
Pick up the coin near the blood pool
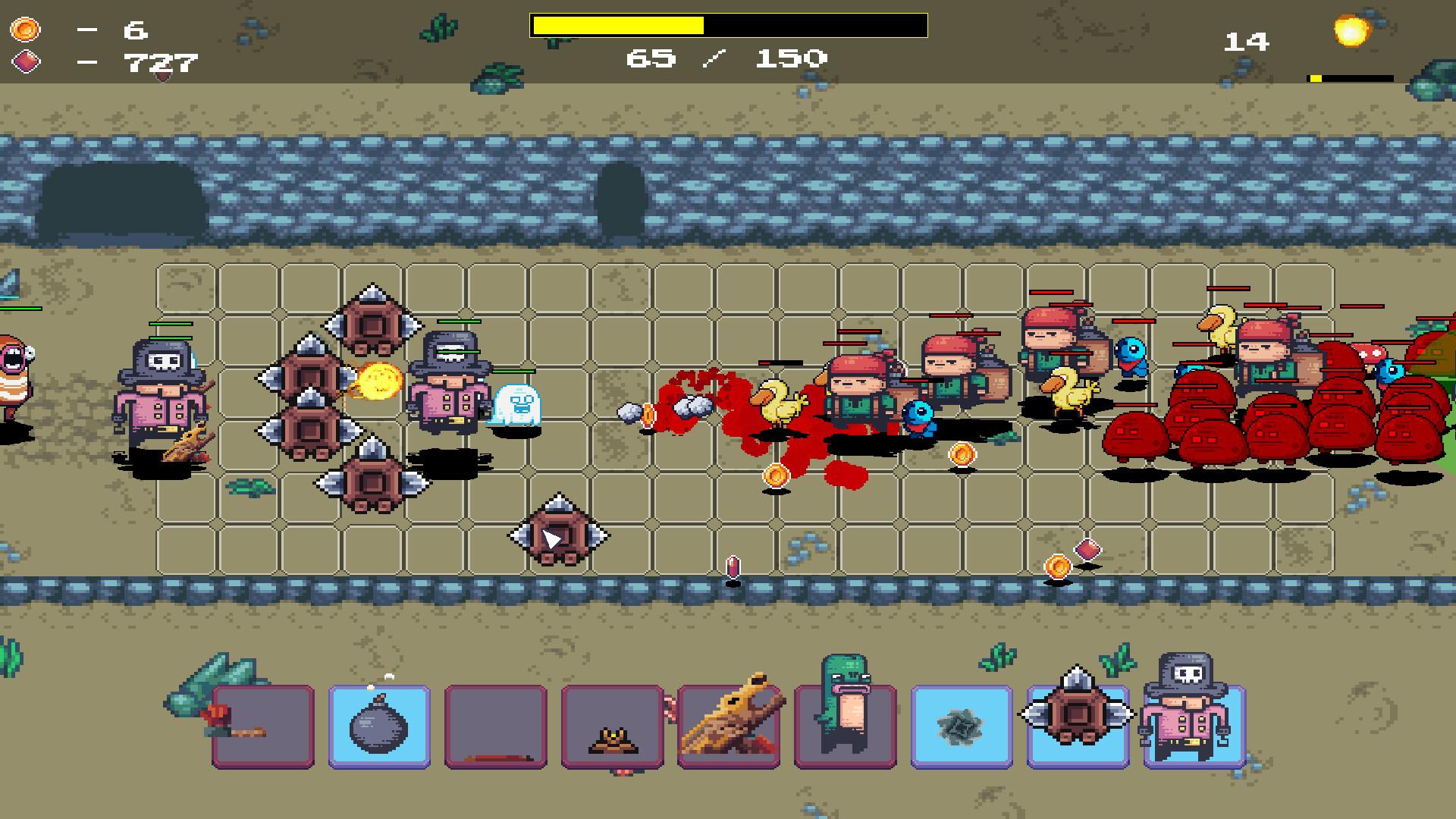point(776,474)
